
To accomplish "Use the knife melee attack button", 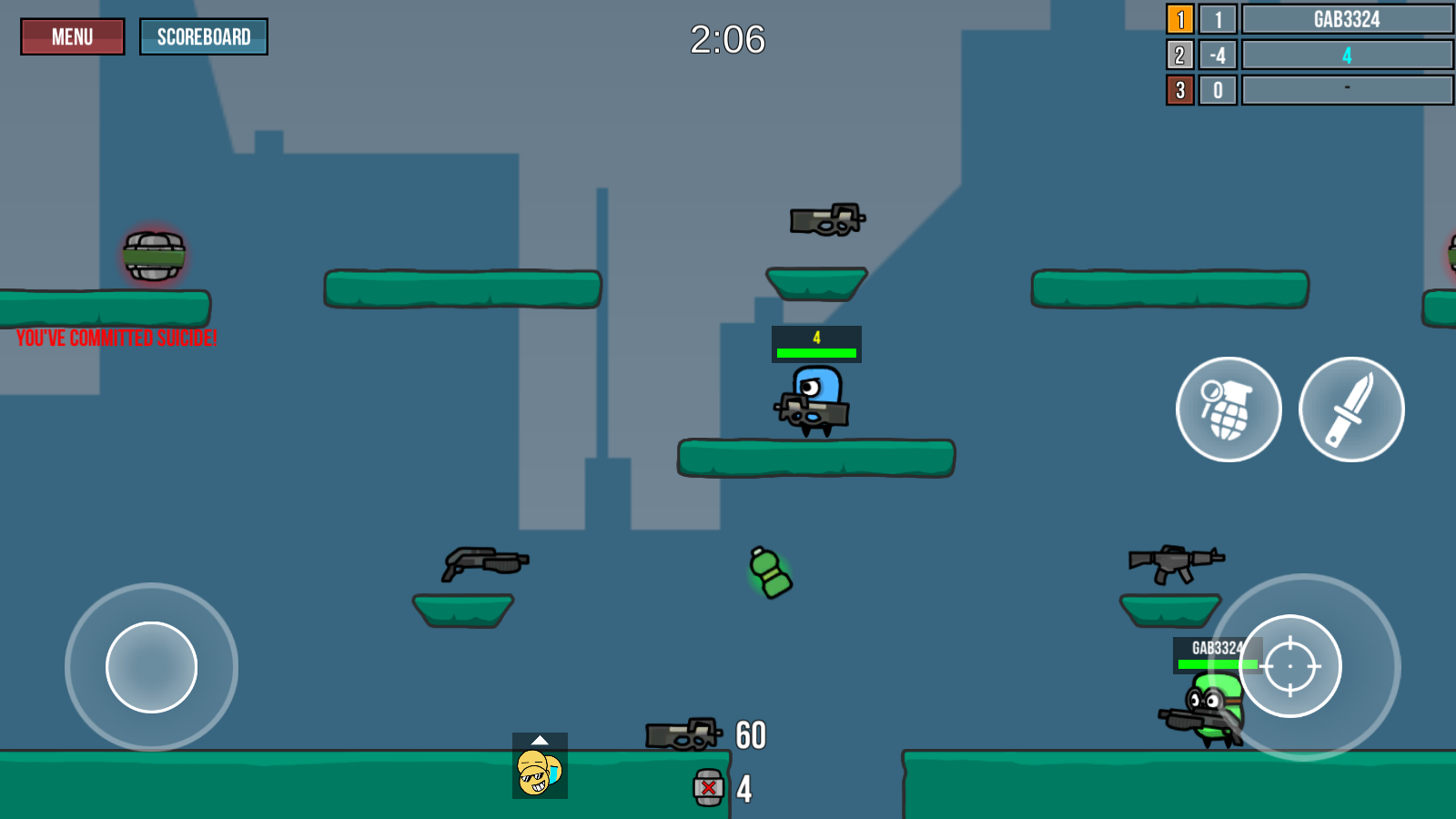I will pos(1351,409).
